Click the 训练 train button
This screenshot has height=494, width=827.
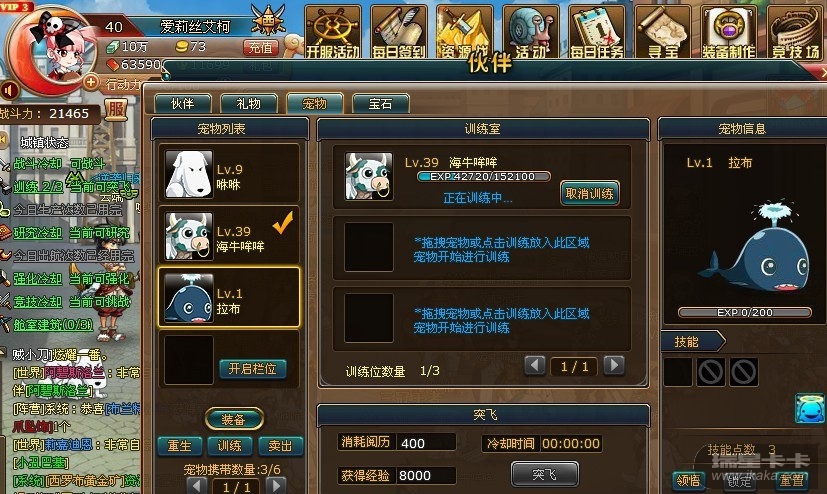click(x=230, y=446)
